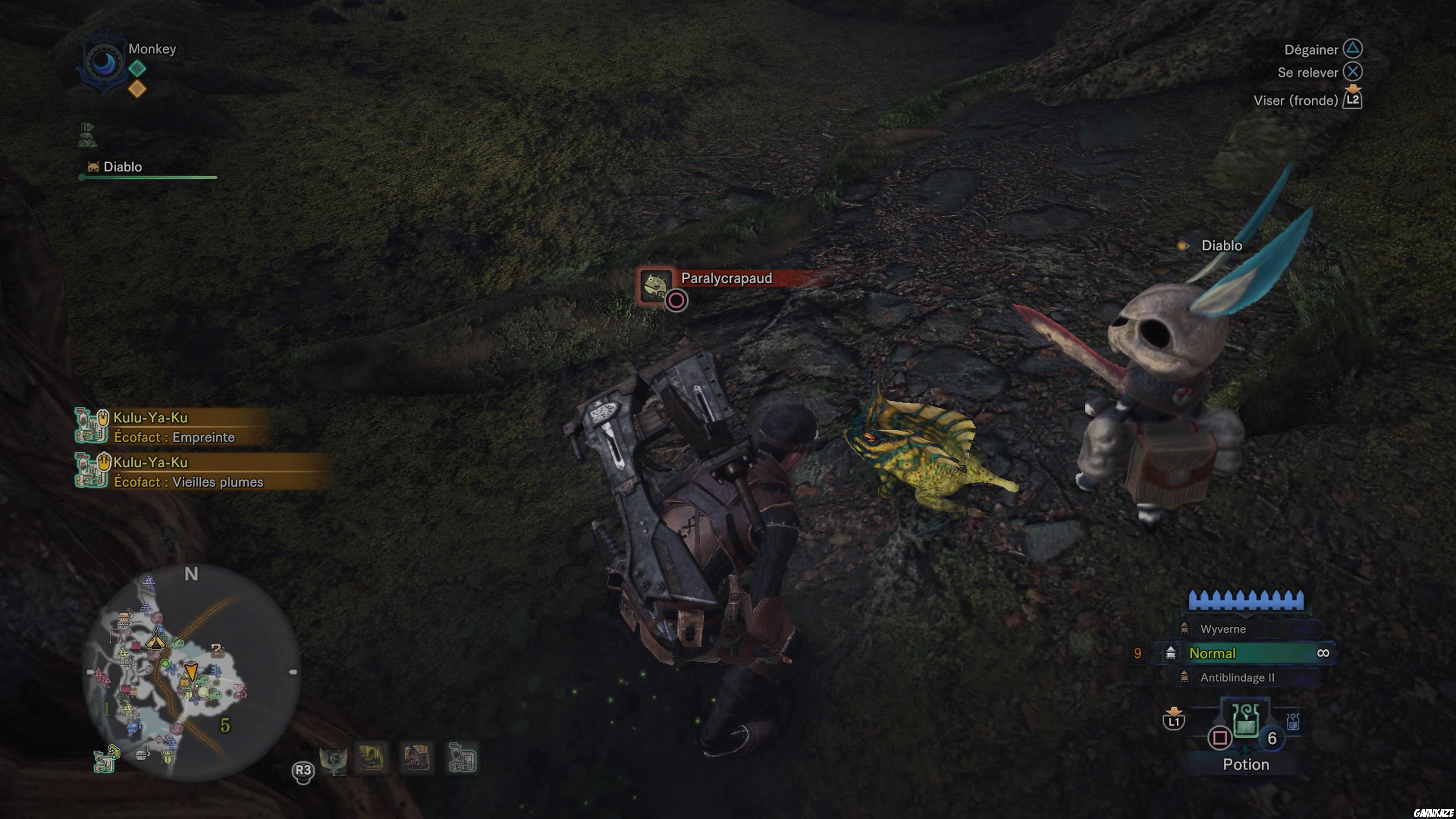This screenshot has height=819, width=1456.
Task: Select the Kulu-Ya-Ku footprint ecofact icon
Action: (x=91, y=428)
